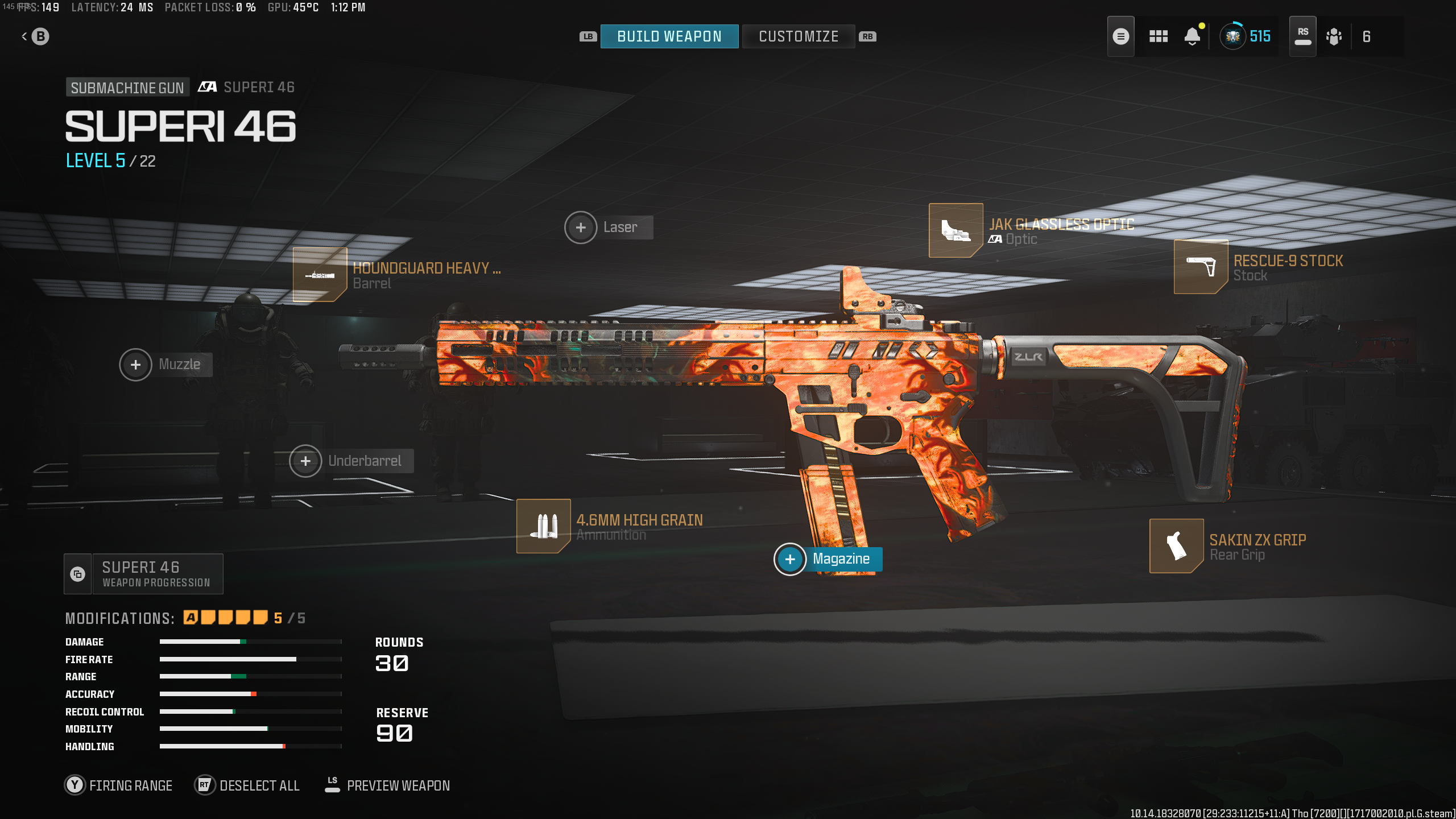Open Superi 46 weapon progression
This screenshot has height=819, width=1456.
[x=144, y=574]
